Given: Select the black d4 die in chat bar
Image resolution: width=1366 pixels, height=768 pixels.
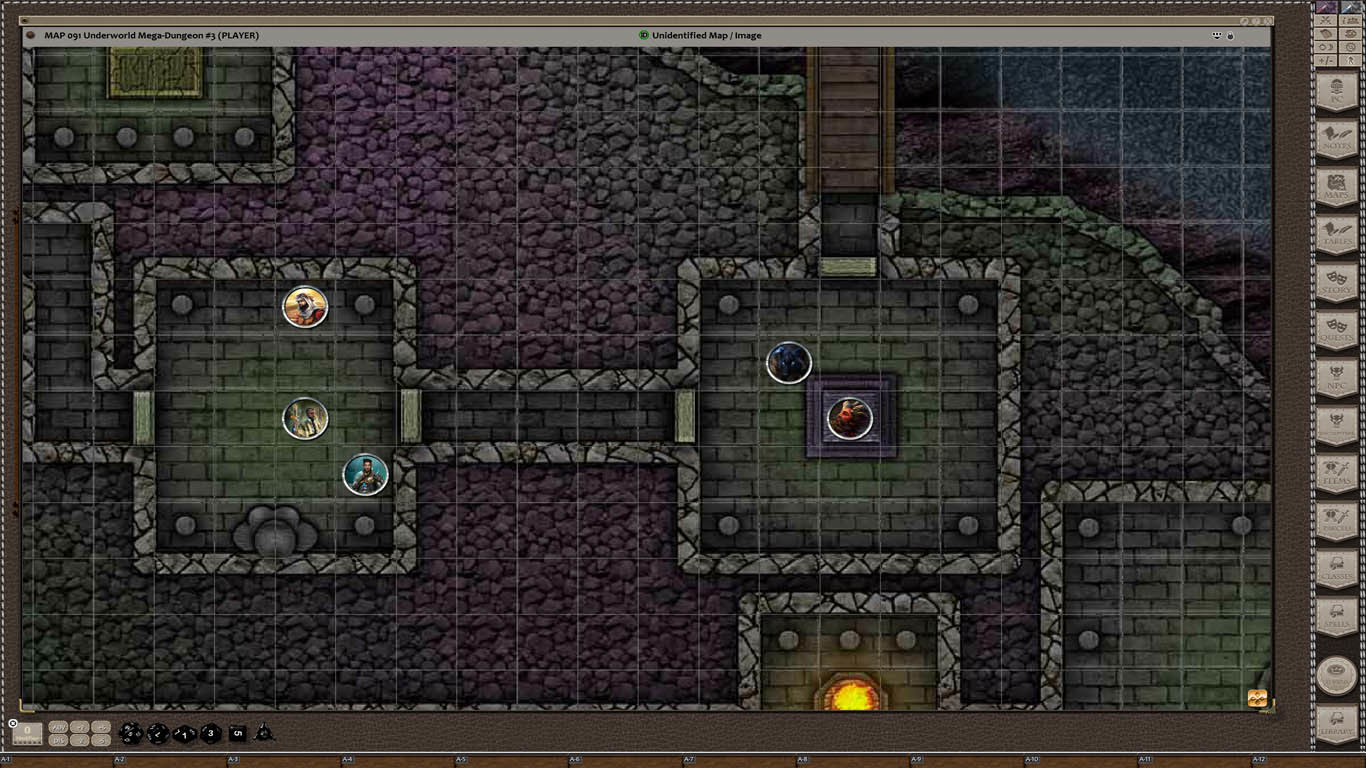Looking at the screenshot, I should (262, 733).
